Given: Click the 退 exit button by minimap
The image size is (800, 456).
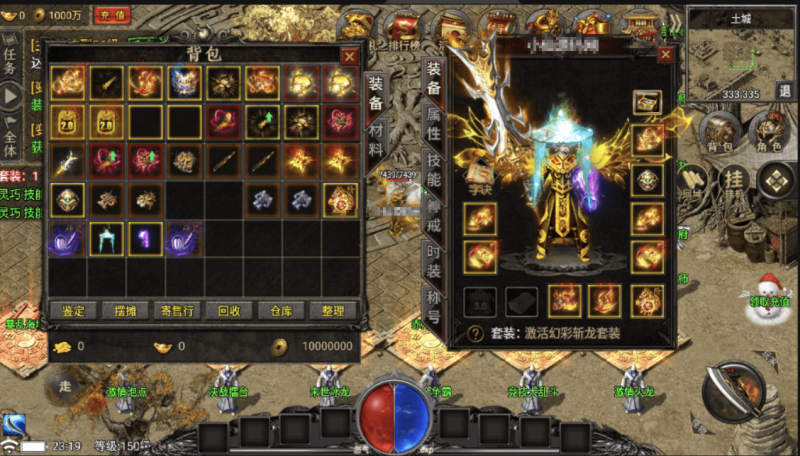Looking at the screenshot, I should 784,91.
